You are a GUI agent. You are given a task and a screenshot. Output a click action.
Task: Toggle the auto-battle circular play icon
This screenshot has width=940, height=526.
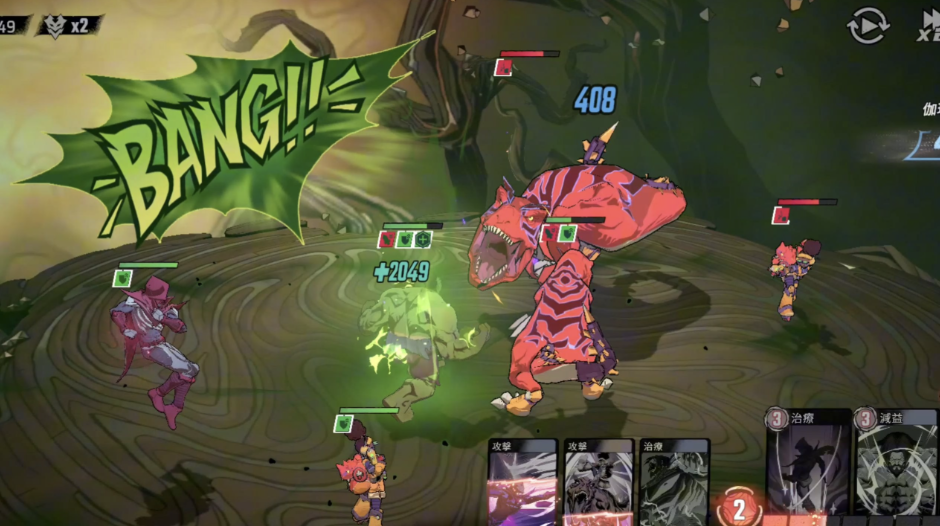(x=867, y=25)
